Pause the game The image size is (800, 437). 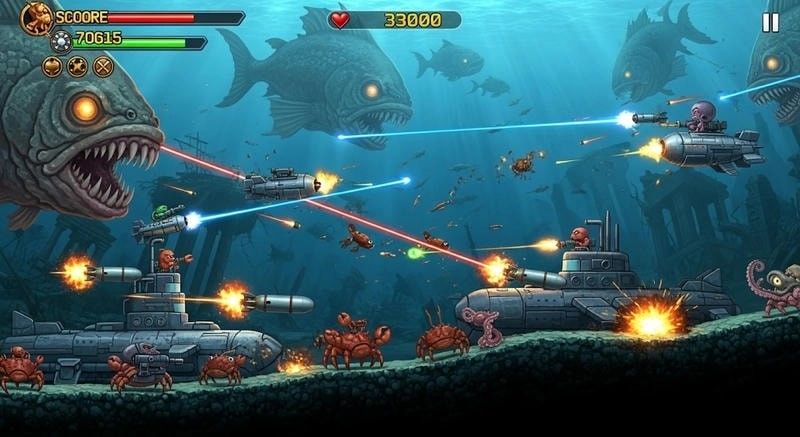click(770, 22)
